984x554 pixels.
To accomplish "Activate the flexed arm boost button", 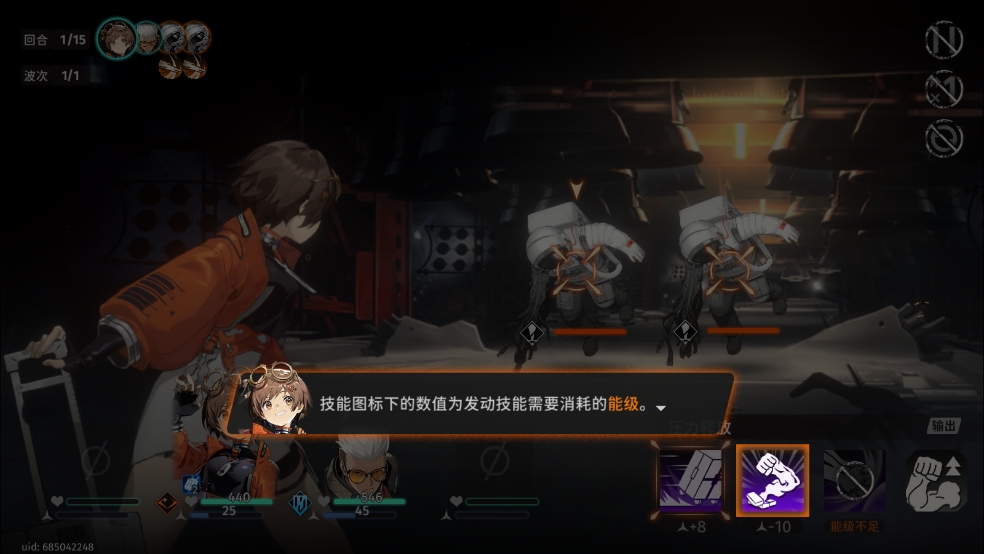I will point(935,483).
